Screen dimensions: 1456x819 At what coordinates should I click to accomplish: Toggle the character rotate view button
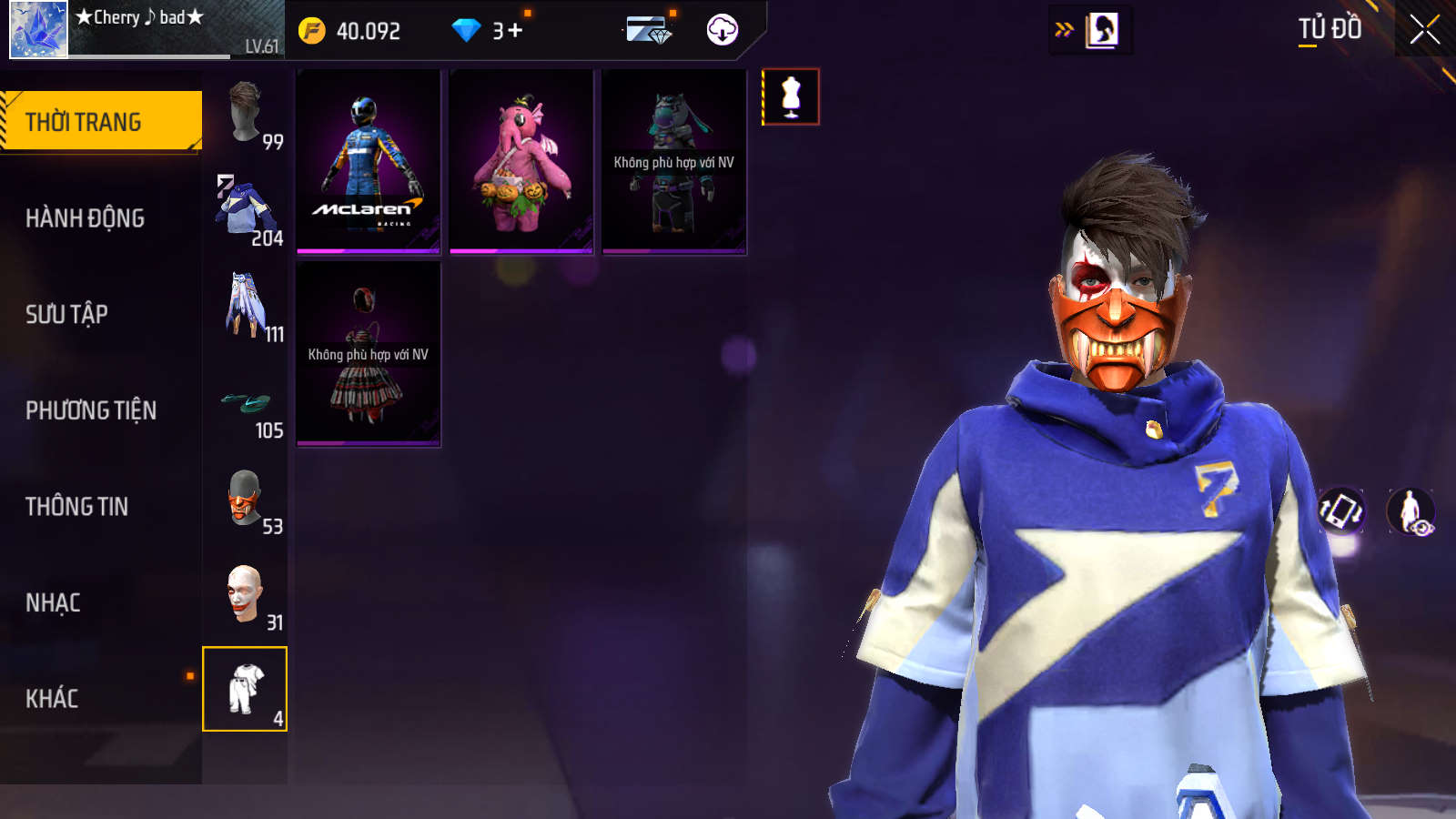tap(1341, 511)
